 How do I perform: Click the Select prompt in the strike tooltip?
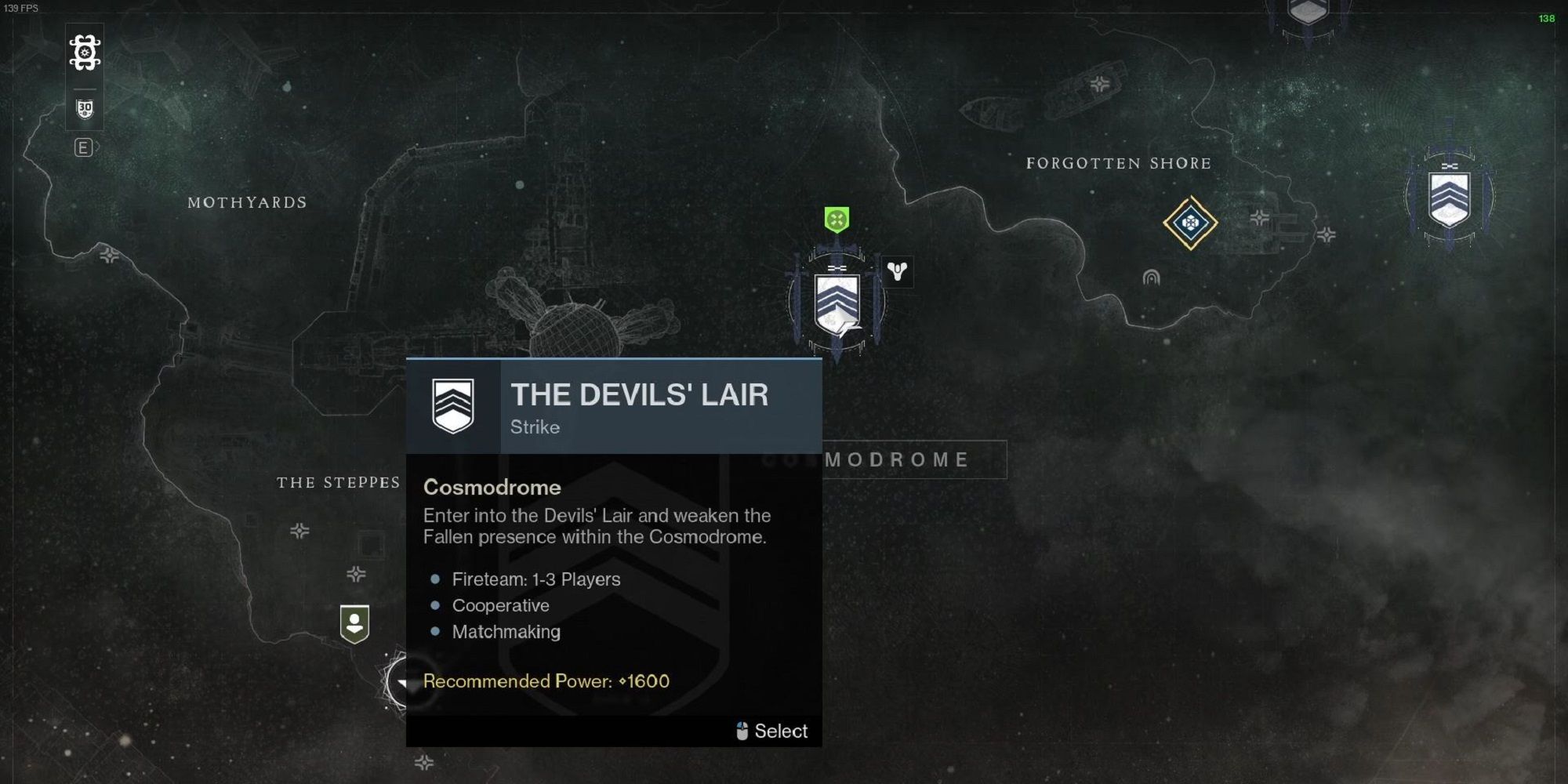point(772,731)
